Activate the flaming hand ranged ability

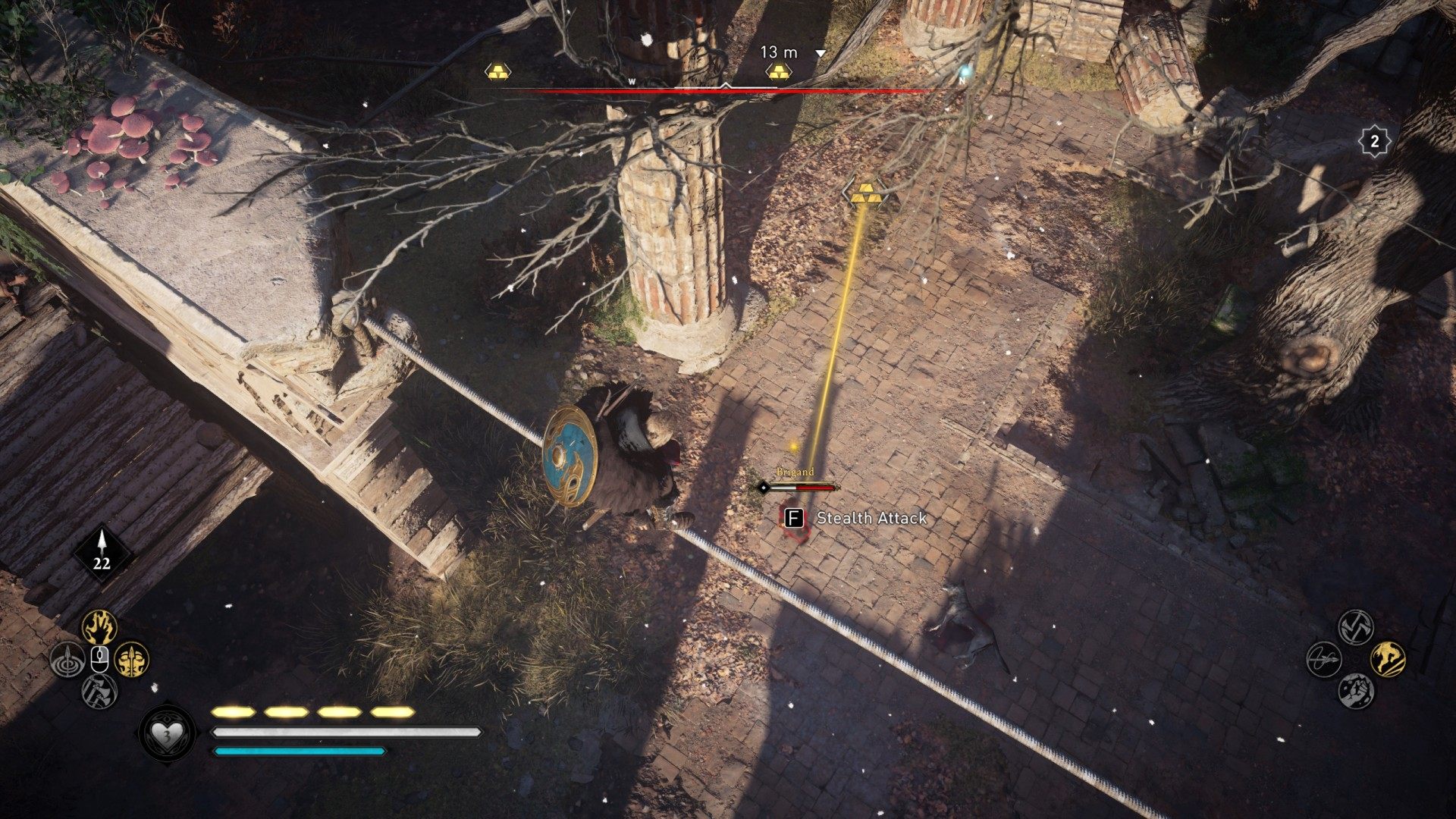point(99,627)
